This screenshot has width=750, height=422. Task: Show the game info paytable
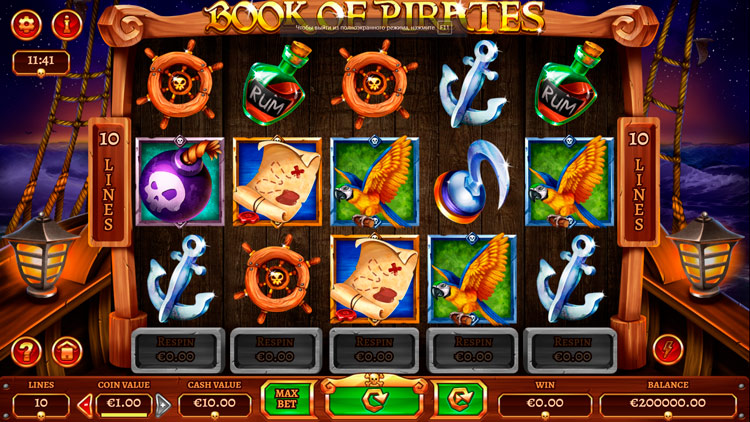coord(67,23)
